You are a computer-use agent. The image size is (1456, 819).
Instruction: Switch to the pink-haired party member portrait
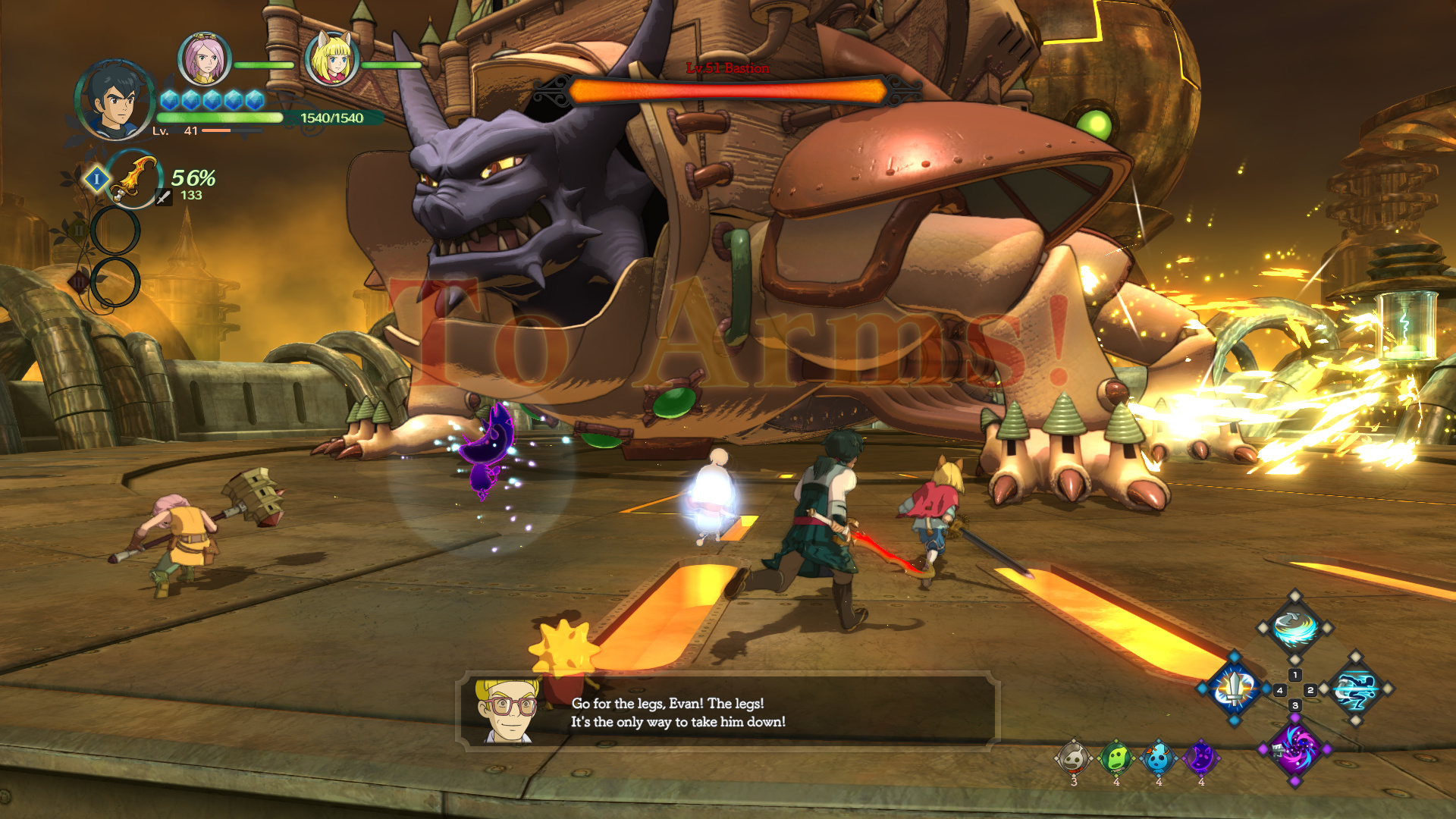click(204, 60)
